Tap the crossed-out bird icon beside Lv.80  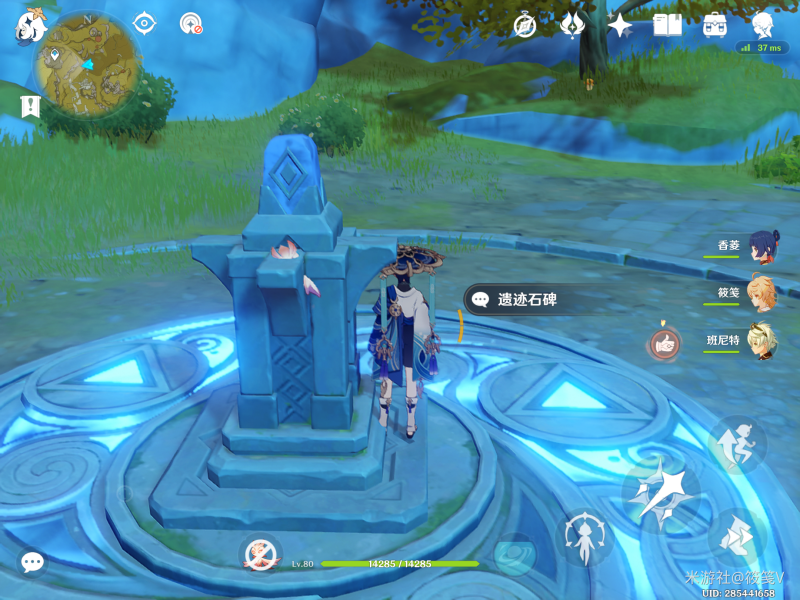coord(259,553)
